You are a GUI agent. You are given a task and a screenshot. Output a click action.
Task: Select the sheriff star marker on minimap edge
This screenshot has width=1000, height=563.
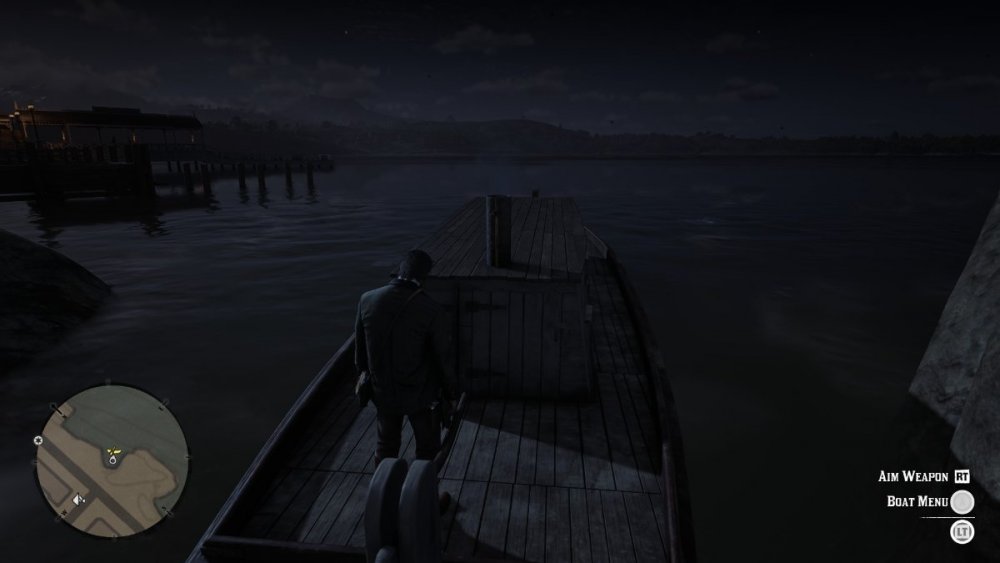38,440
